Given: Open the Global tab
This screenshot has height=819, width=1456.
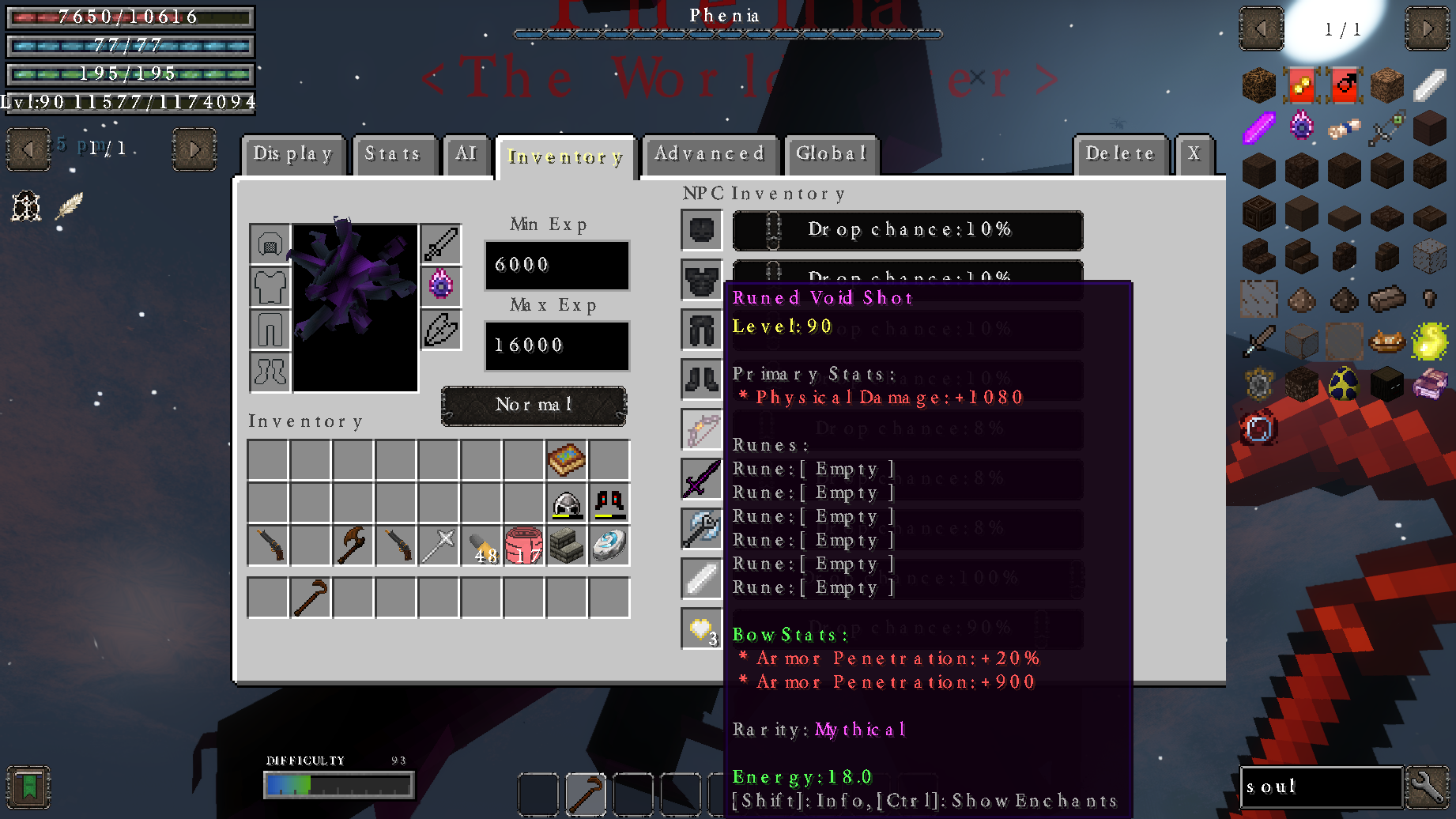Looking at the screenshot, I should 831,154.
